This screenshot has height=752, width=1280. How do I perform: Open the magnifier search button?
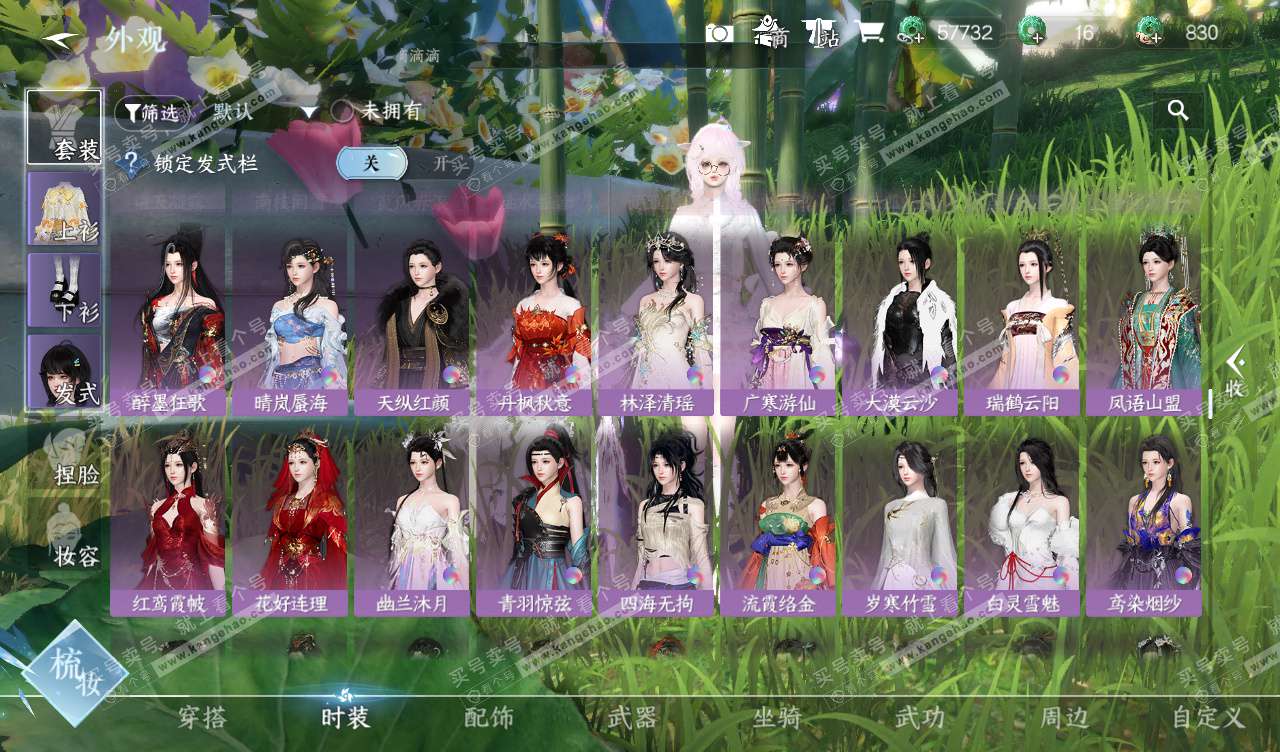1178,111
